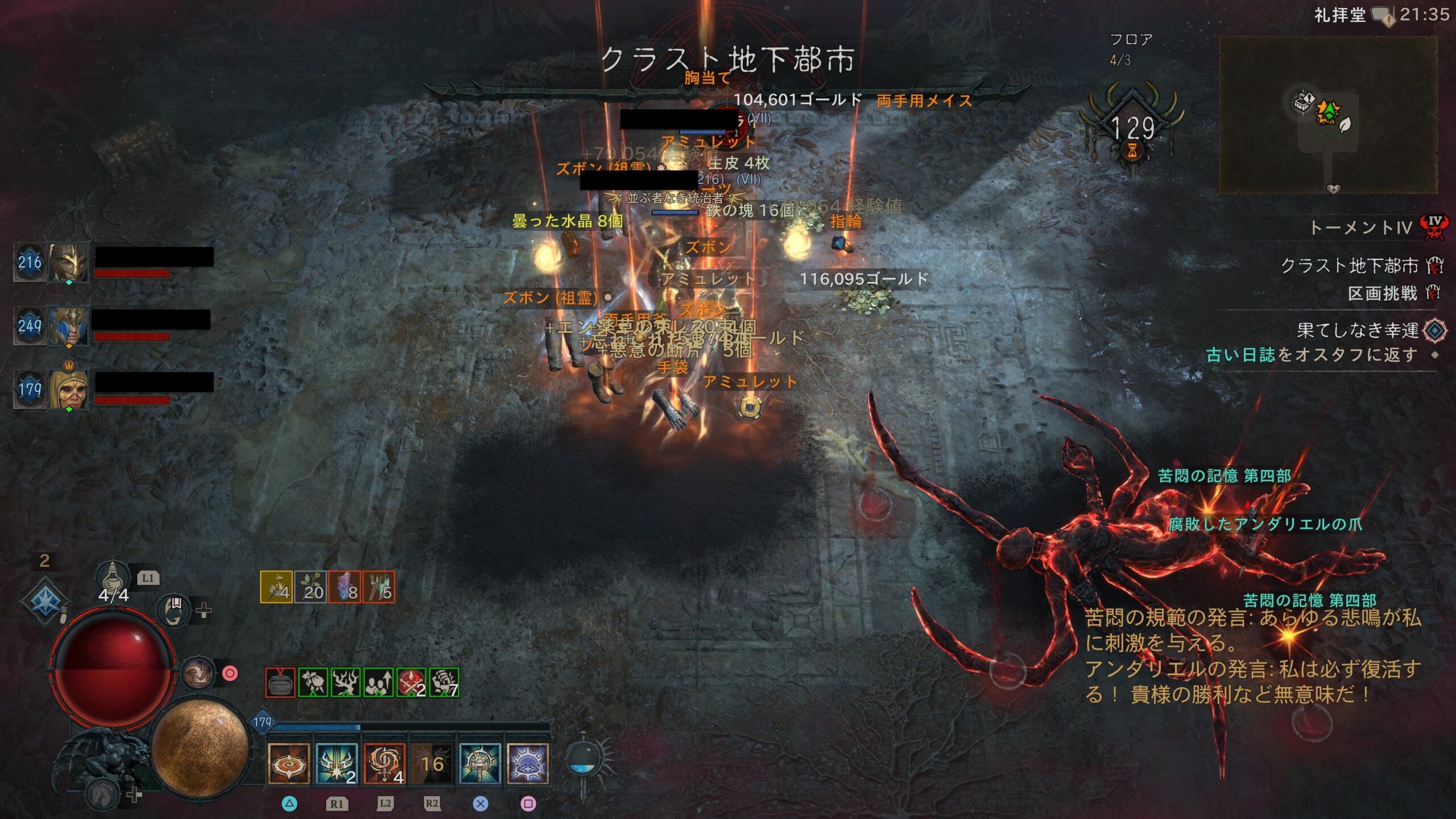Pick up the 116,095ゴールド loot label
This screenshot has width=1456, height=819.
(x=863, y=279)
